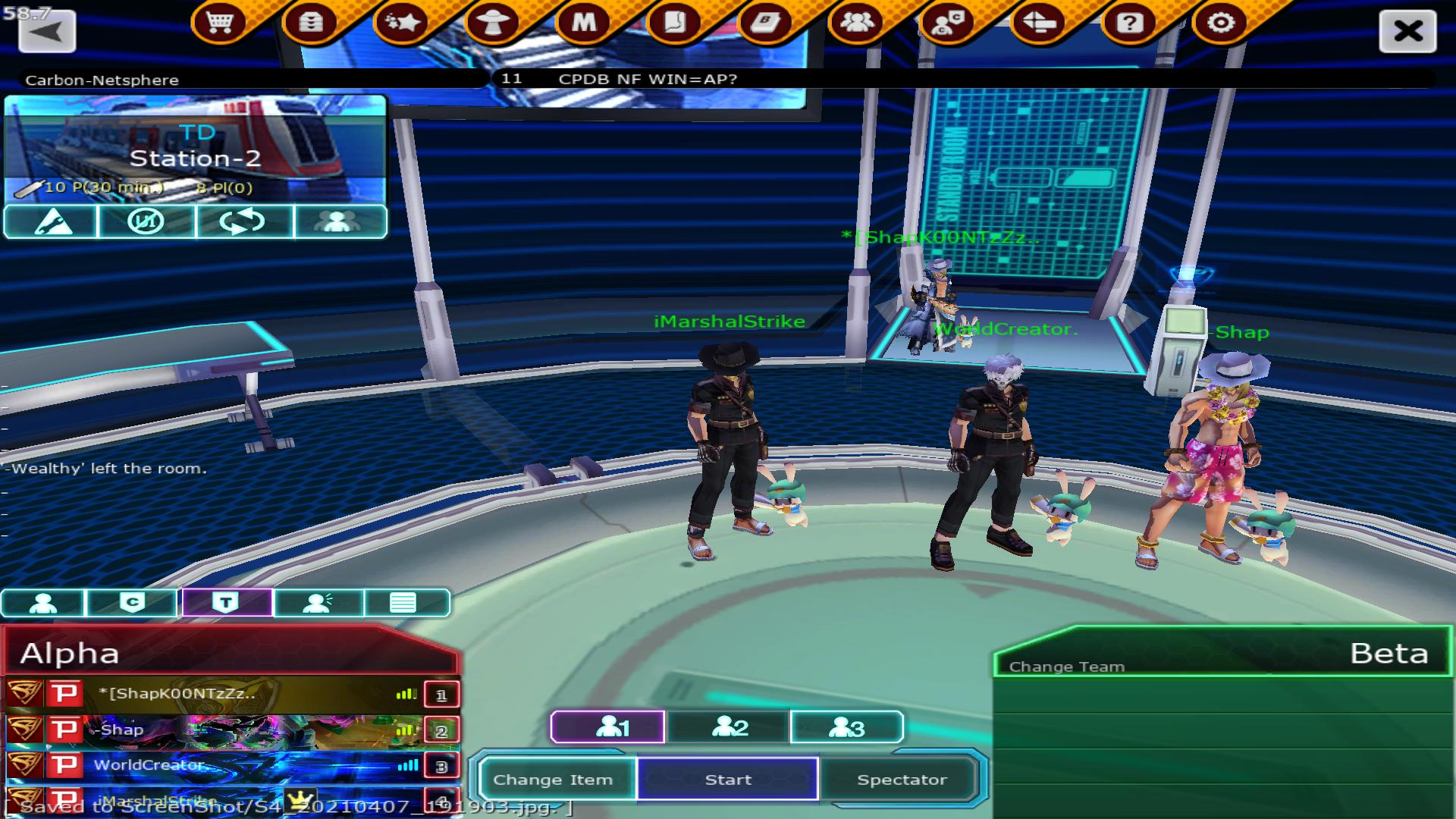
Task: Open the shopping cart shop
Action: (219, 23)
